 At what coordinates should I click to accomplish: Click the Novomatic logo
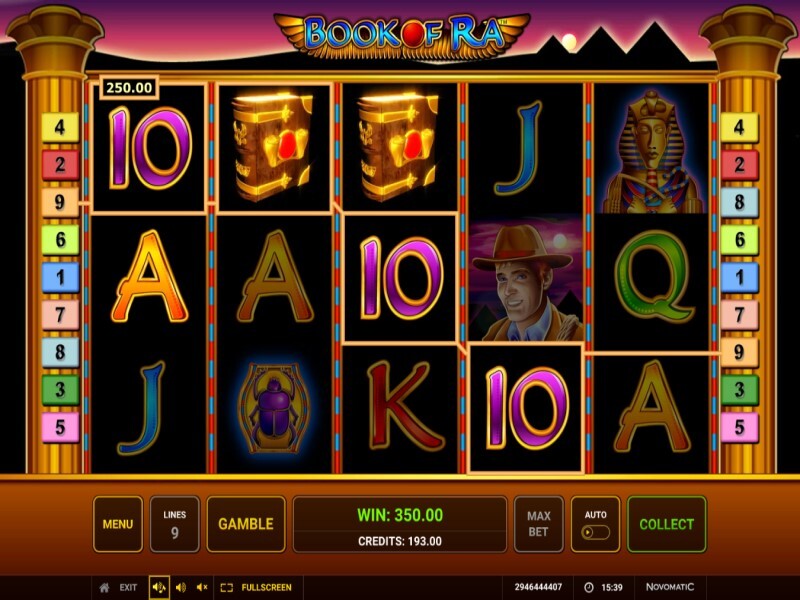(x=670, y=587)
